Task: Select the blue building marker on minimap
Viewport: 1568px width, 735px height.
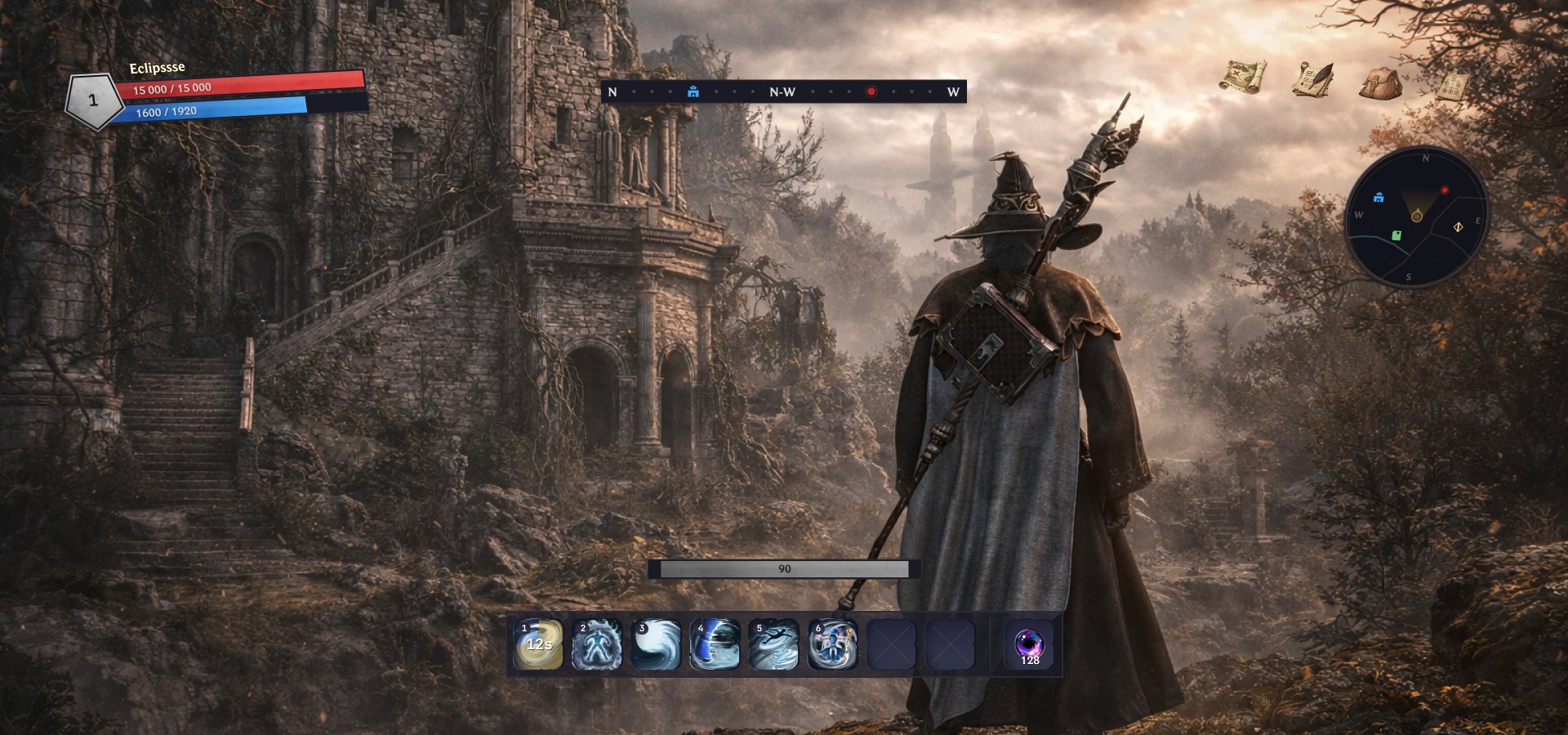Action: pos(1379,198)
